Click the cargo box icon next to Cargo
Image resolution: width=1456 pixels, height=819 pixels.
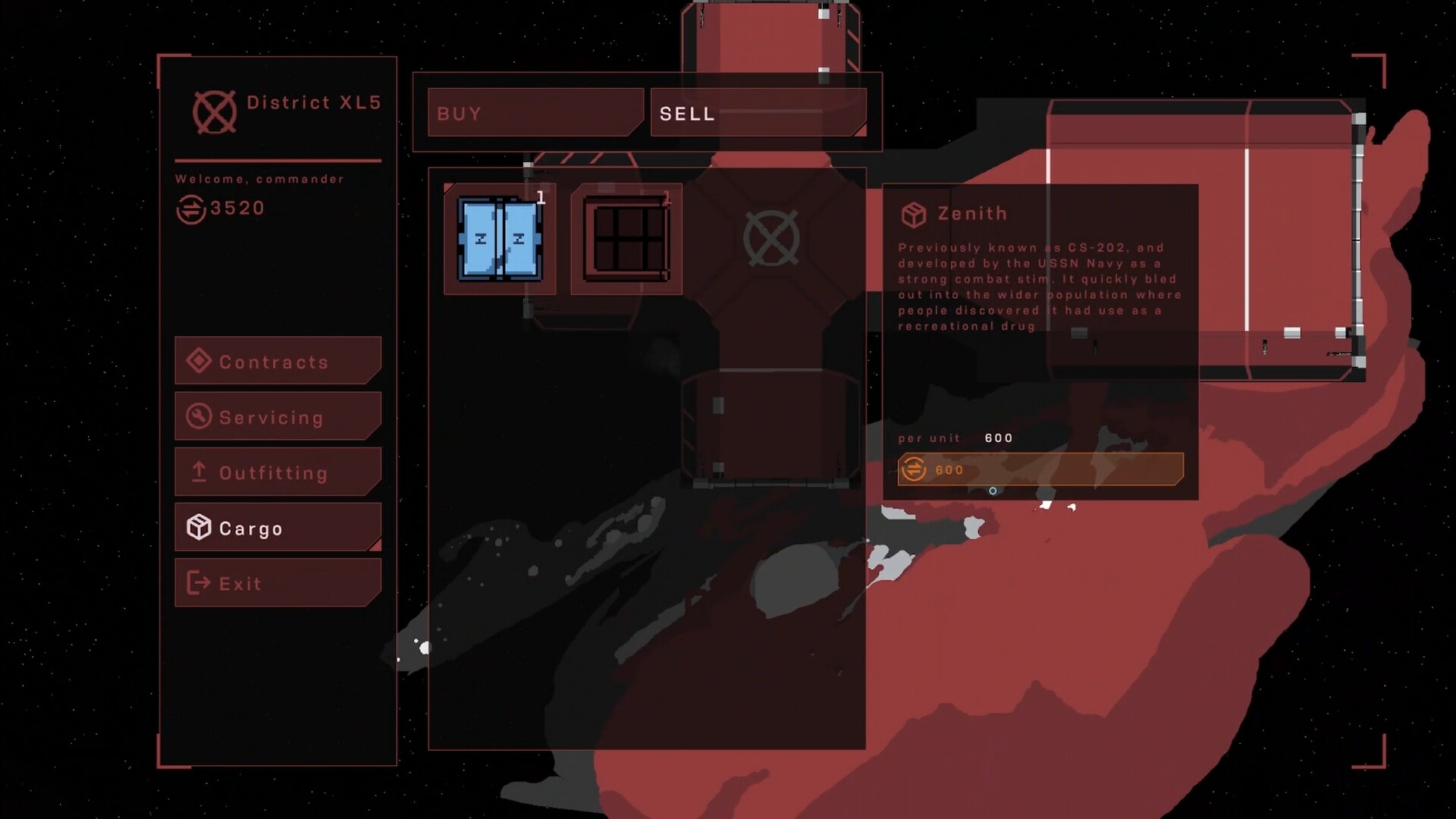click(x=199, y=527)
